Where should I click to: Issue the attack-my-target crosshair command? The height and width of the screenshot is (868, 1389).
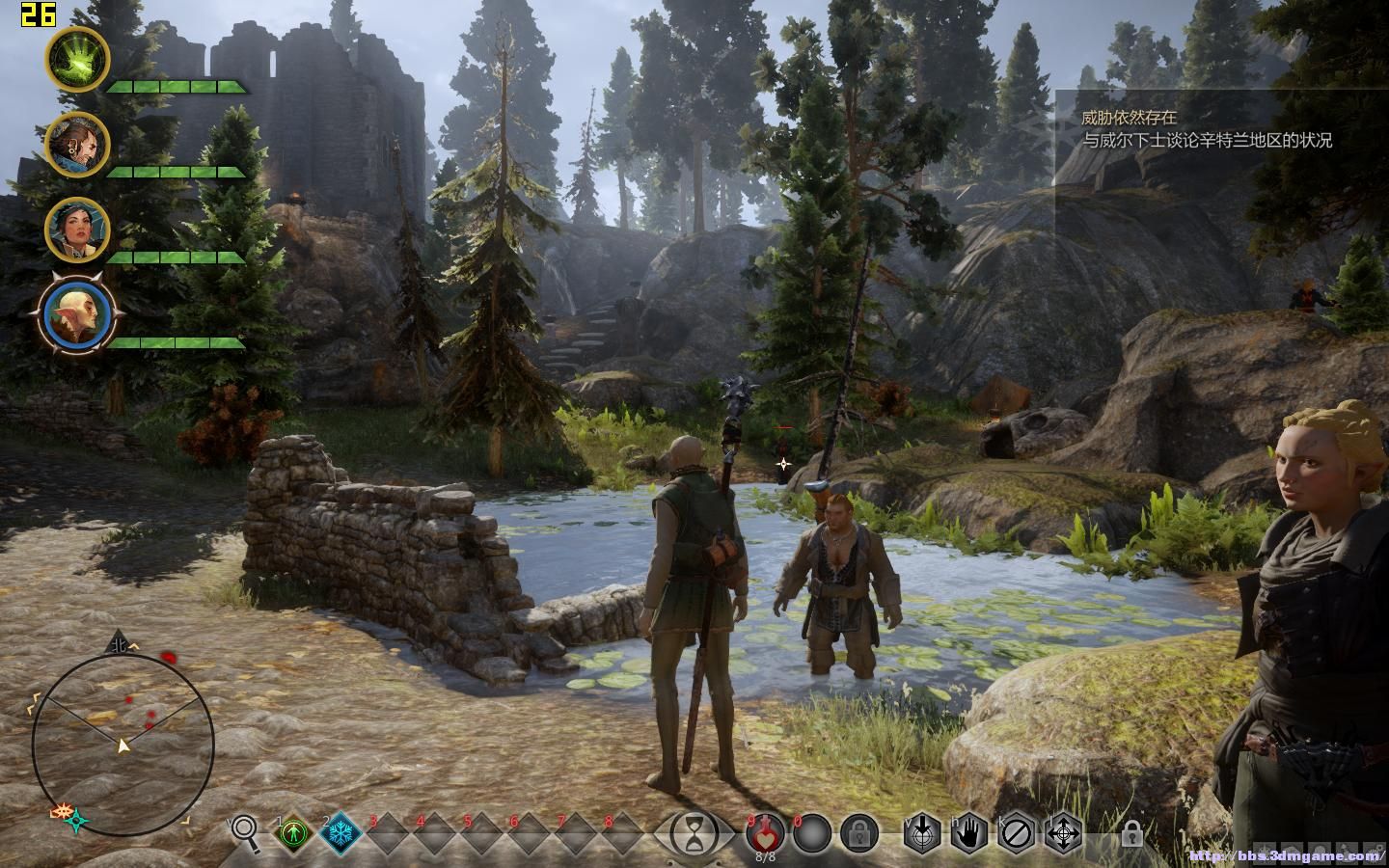click(x=922, y=831)
